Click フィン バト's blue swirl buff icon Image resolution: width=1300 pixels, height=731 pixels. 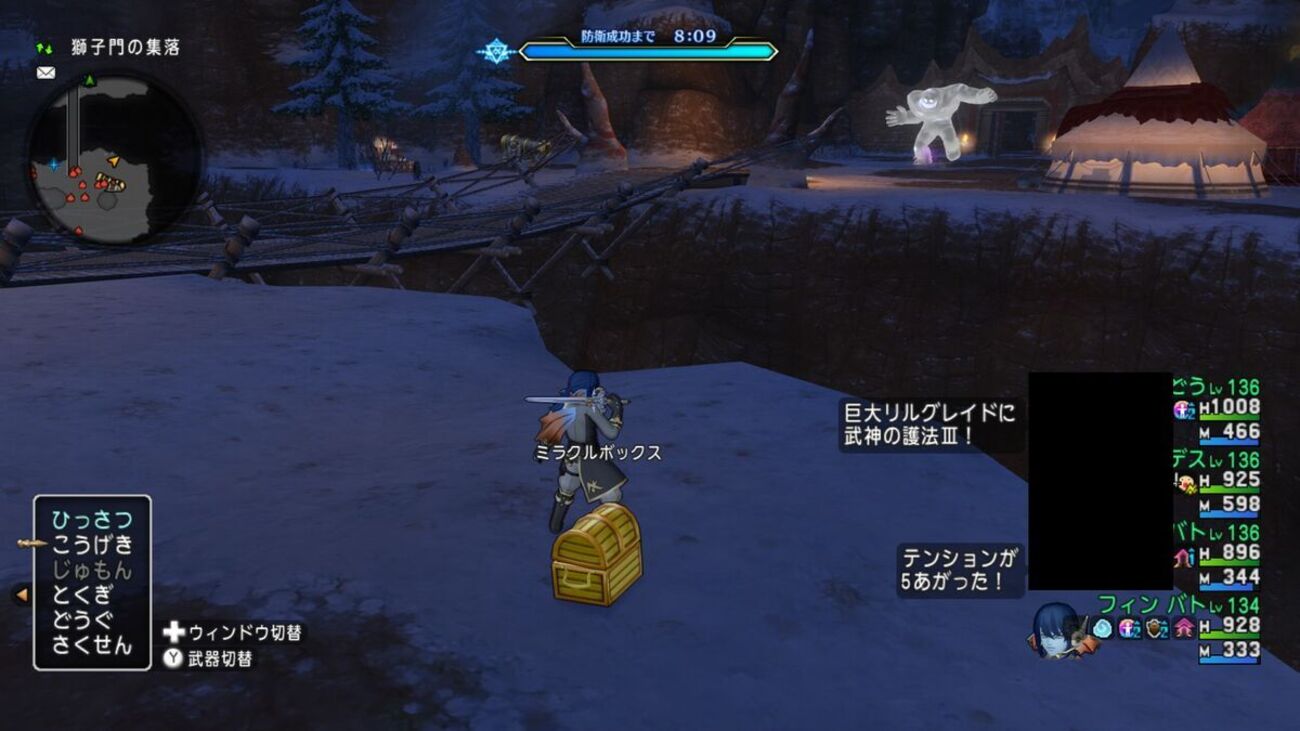point(1104,628)
